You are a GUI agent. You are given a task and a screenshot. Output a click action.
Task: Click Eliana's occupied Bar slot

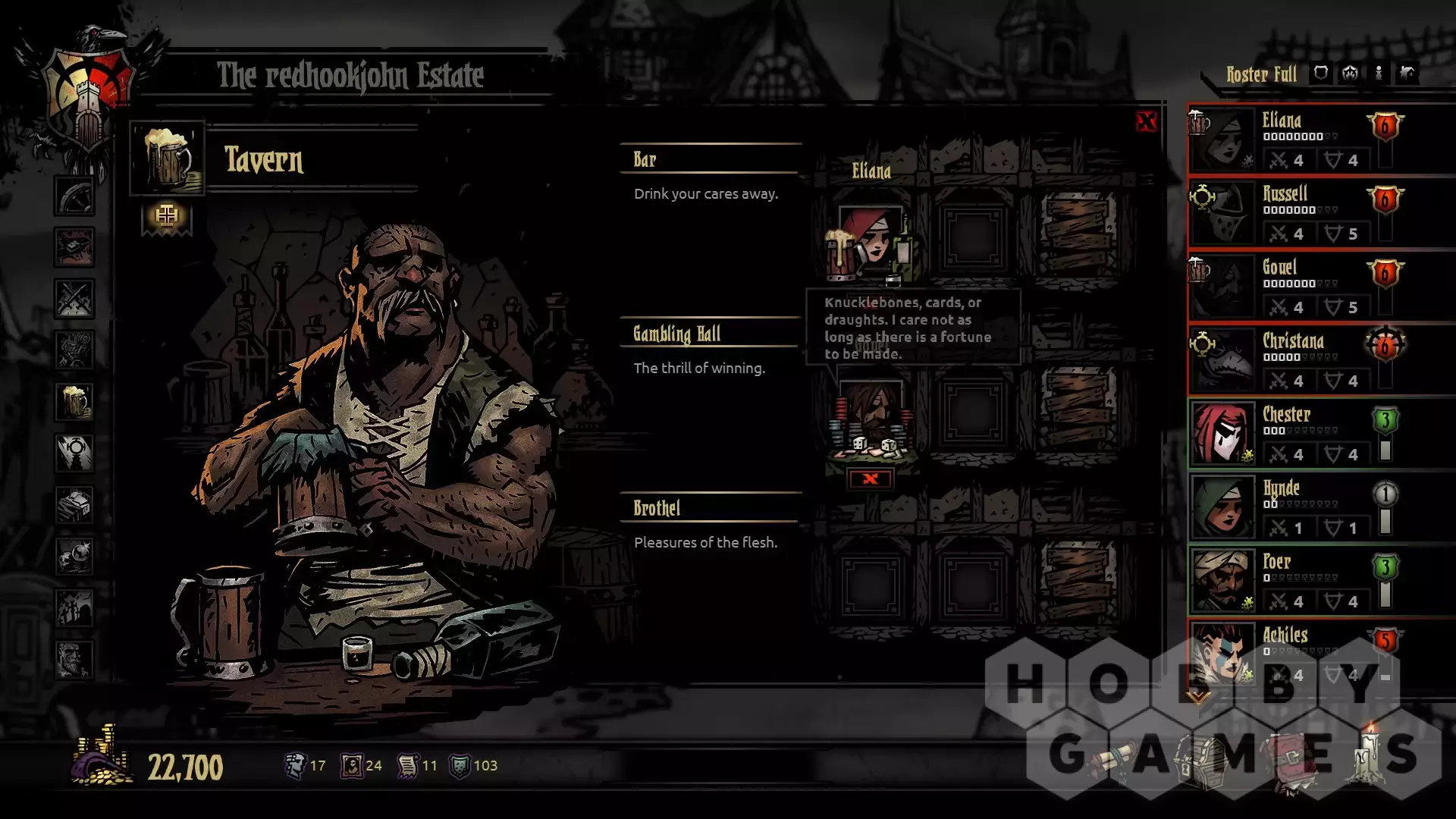872,241
